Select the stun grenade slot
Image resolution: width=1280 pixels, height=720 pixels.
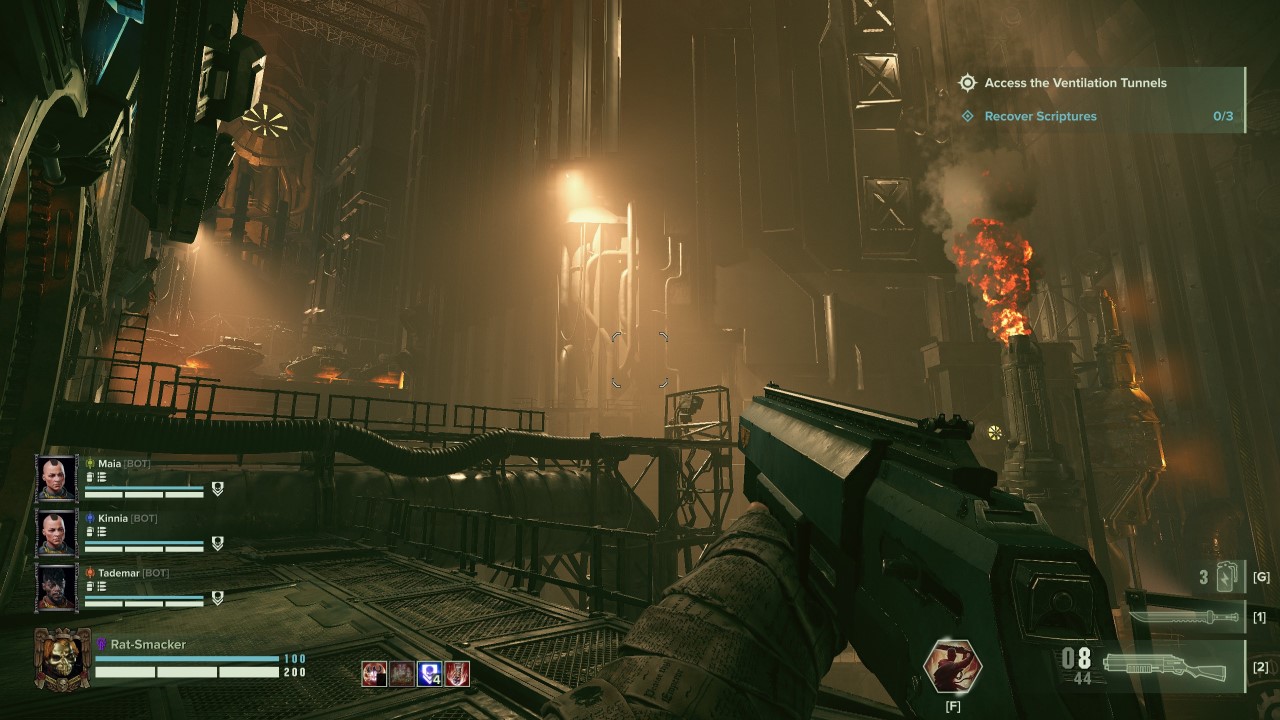coord(1225,577)
